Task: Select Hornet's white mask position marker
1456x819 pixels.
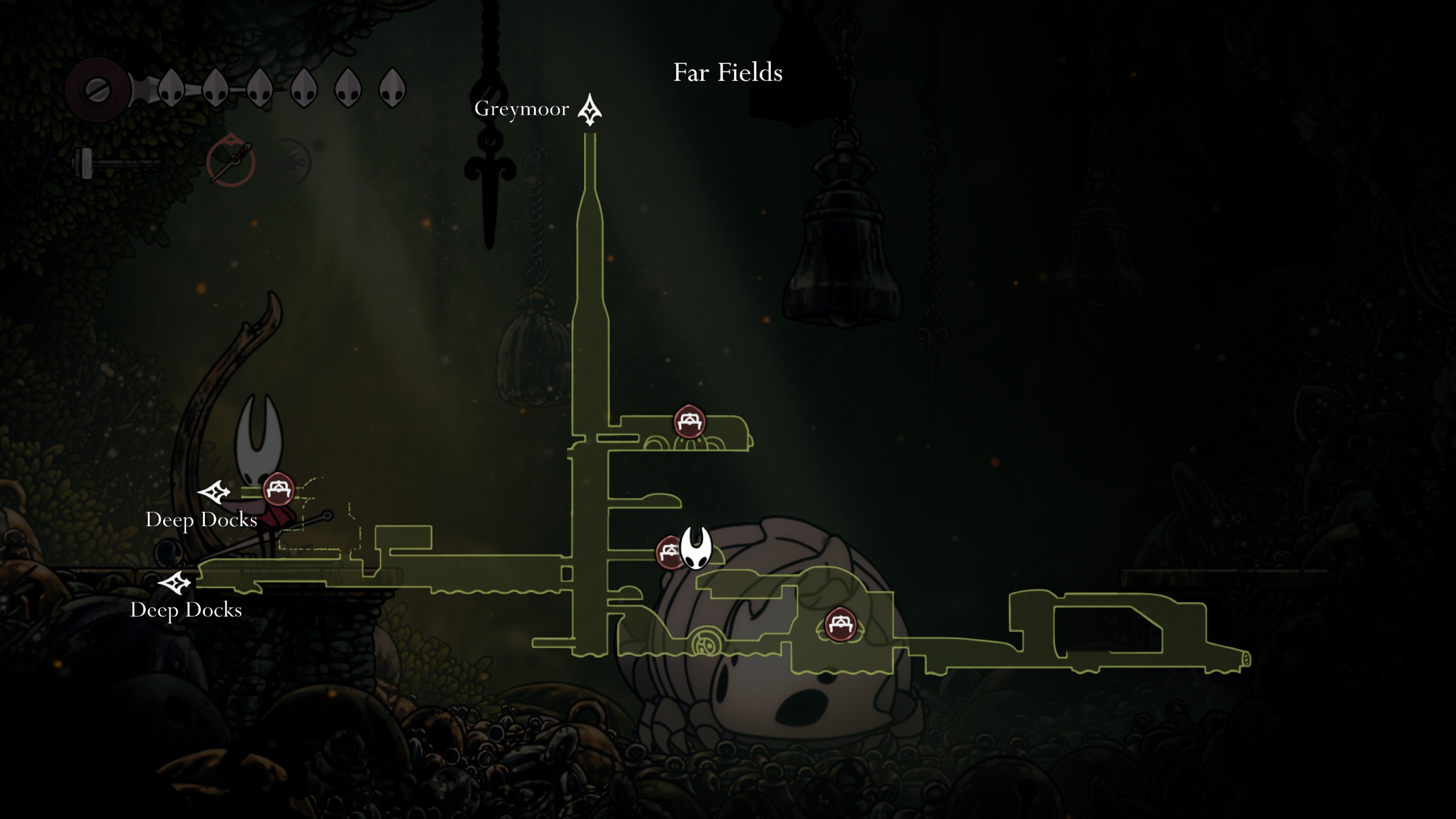Action: [696, 548]
